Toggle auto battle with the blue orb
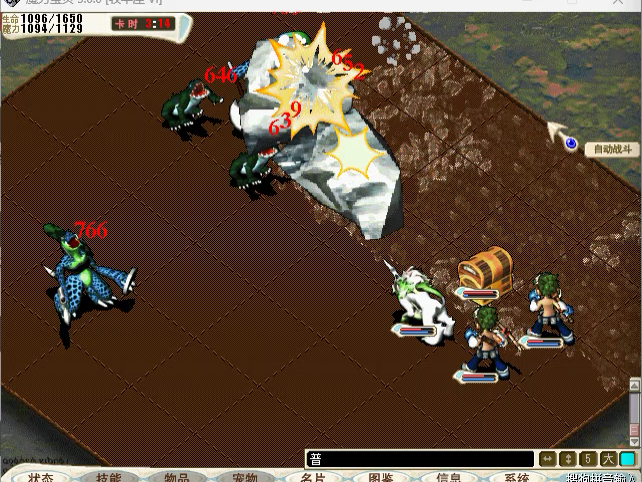 pos(571,144)
